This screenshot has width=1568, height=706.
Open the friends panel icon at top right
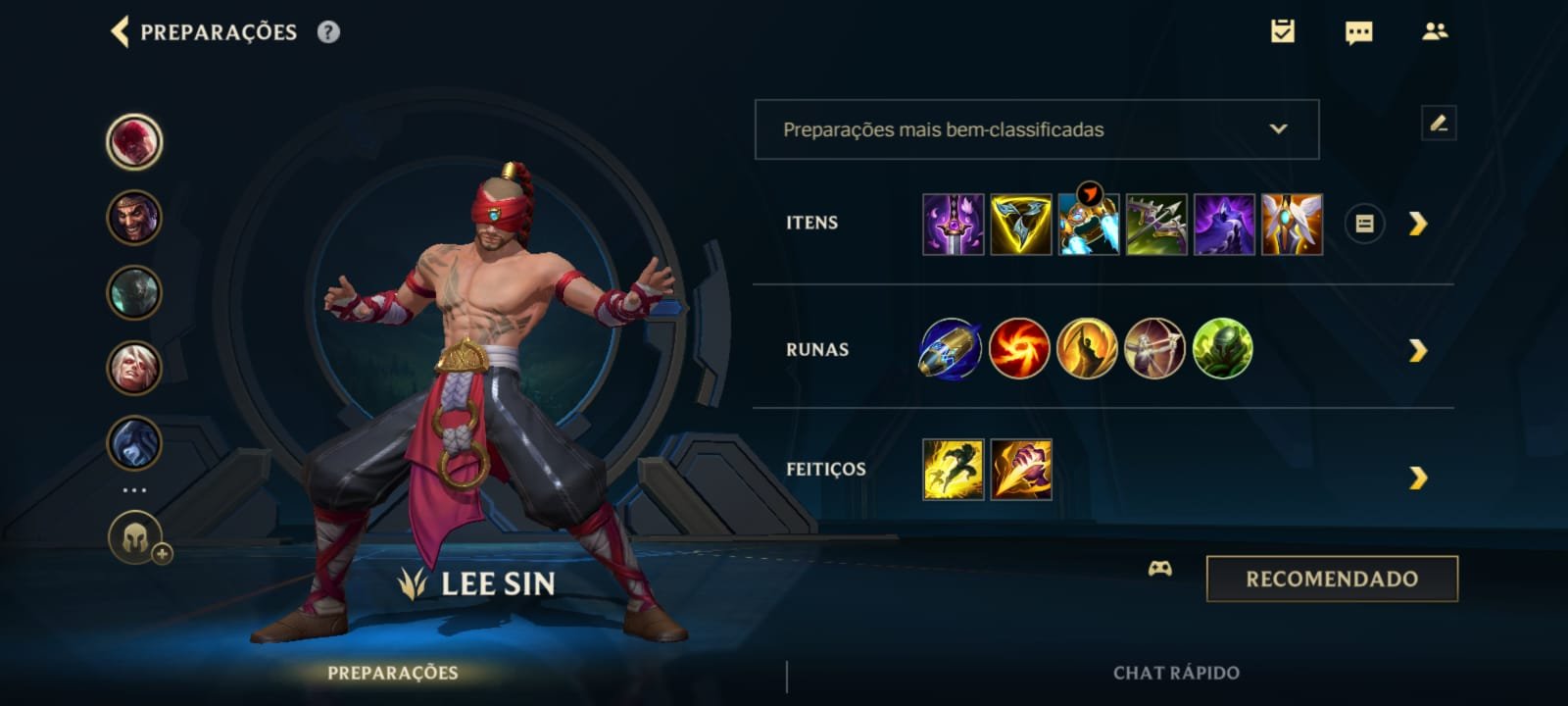1434,31
